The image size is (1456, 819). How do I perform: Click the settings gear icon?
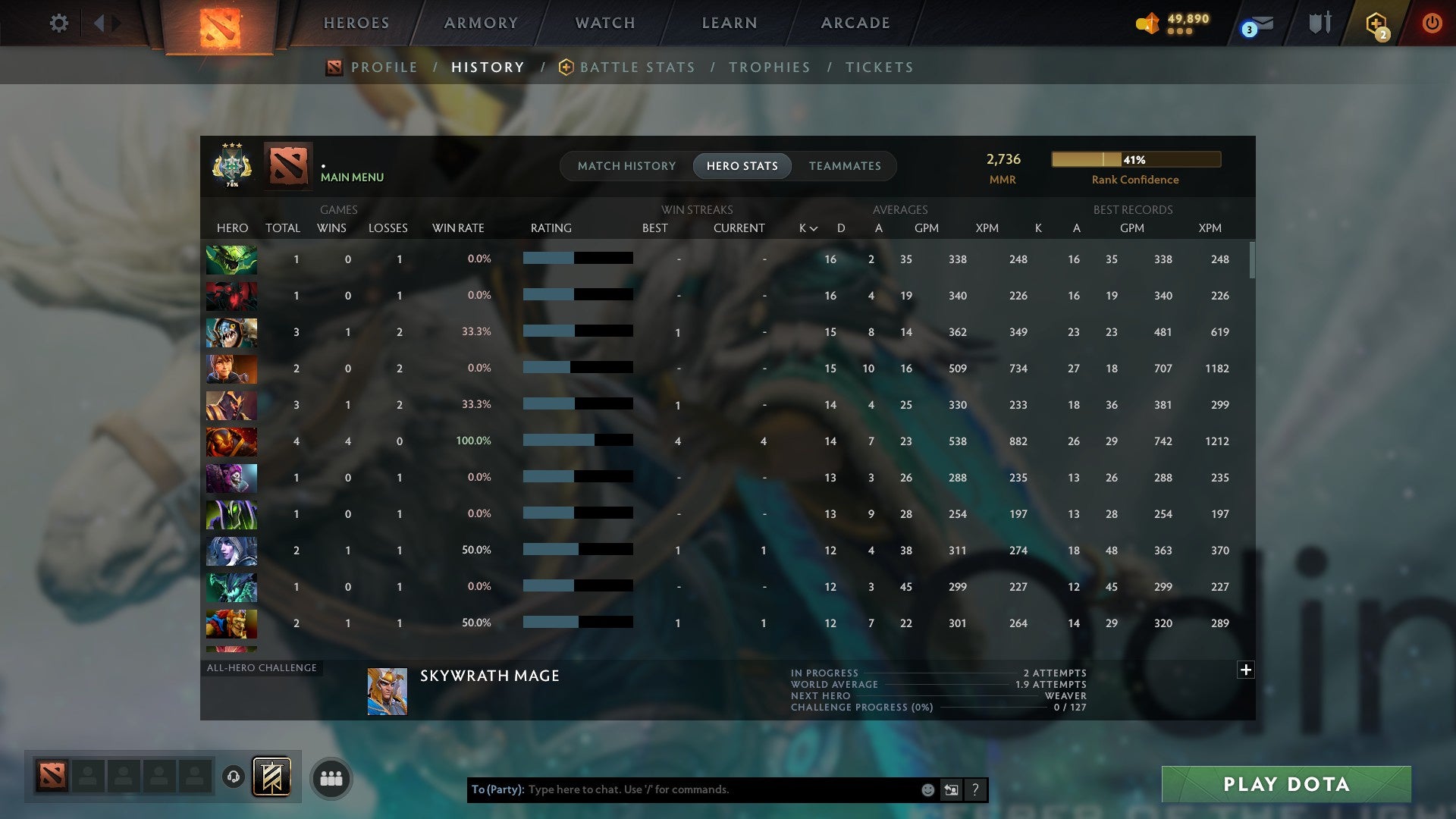[x=58, y=23]
